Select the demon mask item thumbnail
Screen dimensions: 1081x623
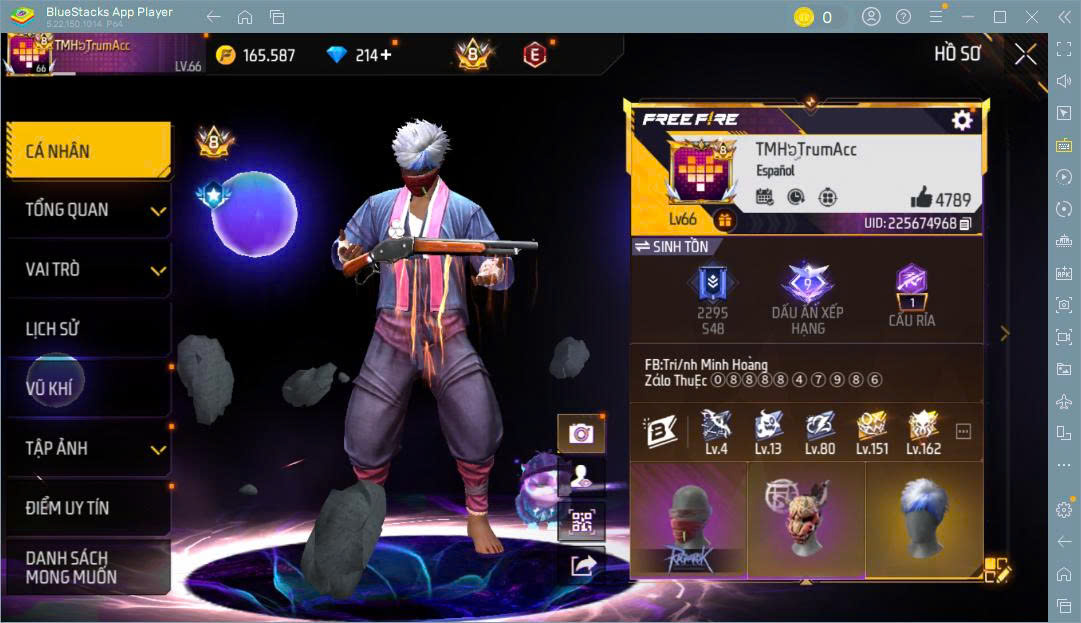coord(805,520)
